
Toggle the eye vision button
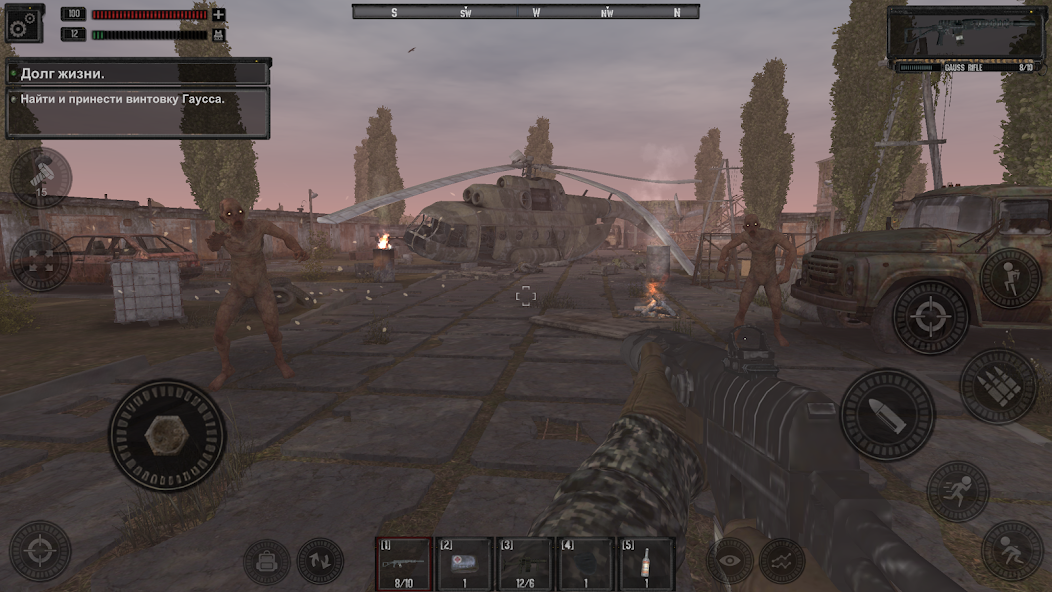(730, 561)
